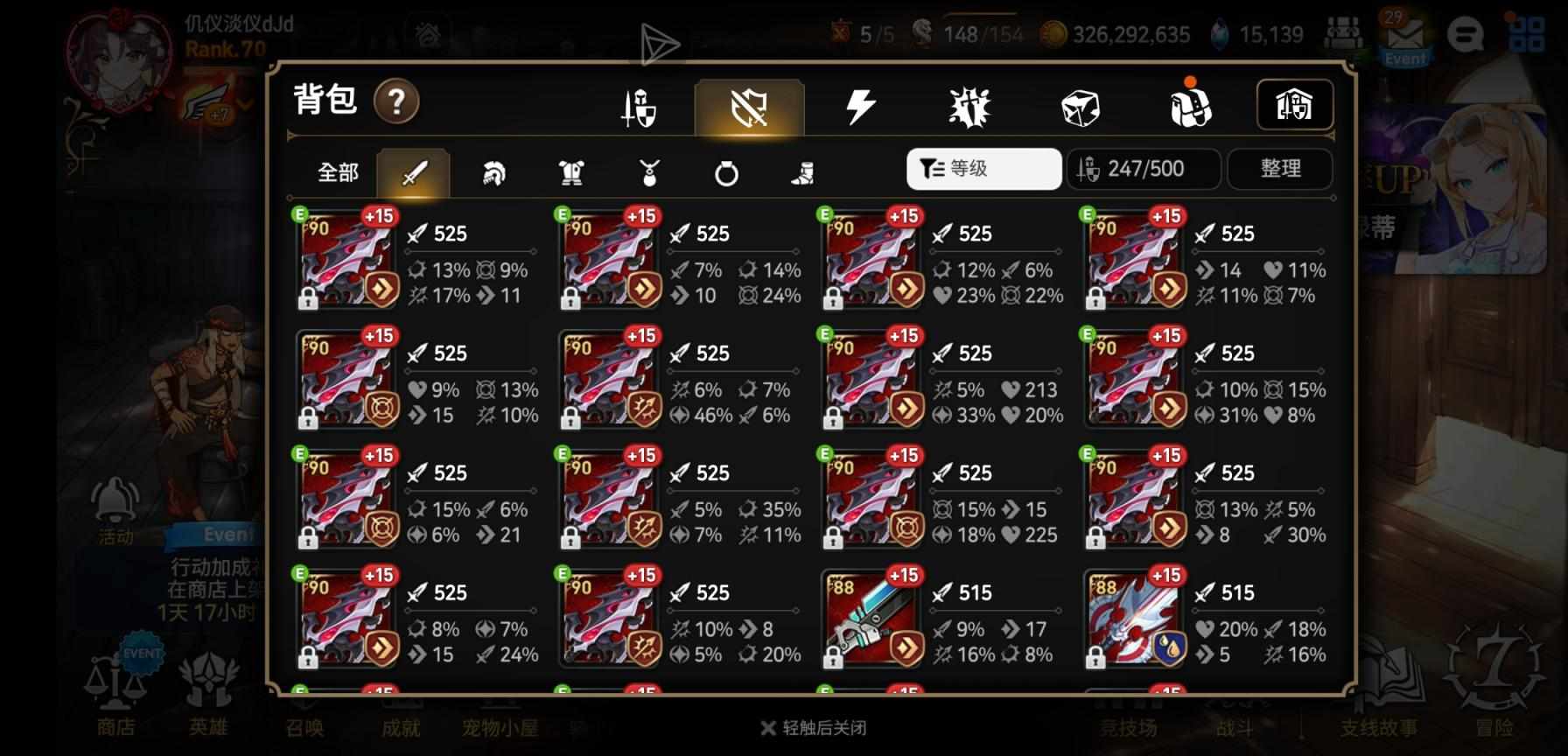Filter by ring equipment type
This screenshot has width=1568, height=756.
726,173
